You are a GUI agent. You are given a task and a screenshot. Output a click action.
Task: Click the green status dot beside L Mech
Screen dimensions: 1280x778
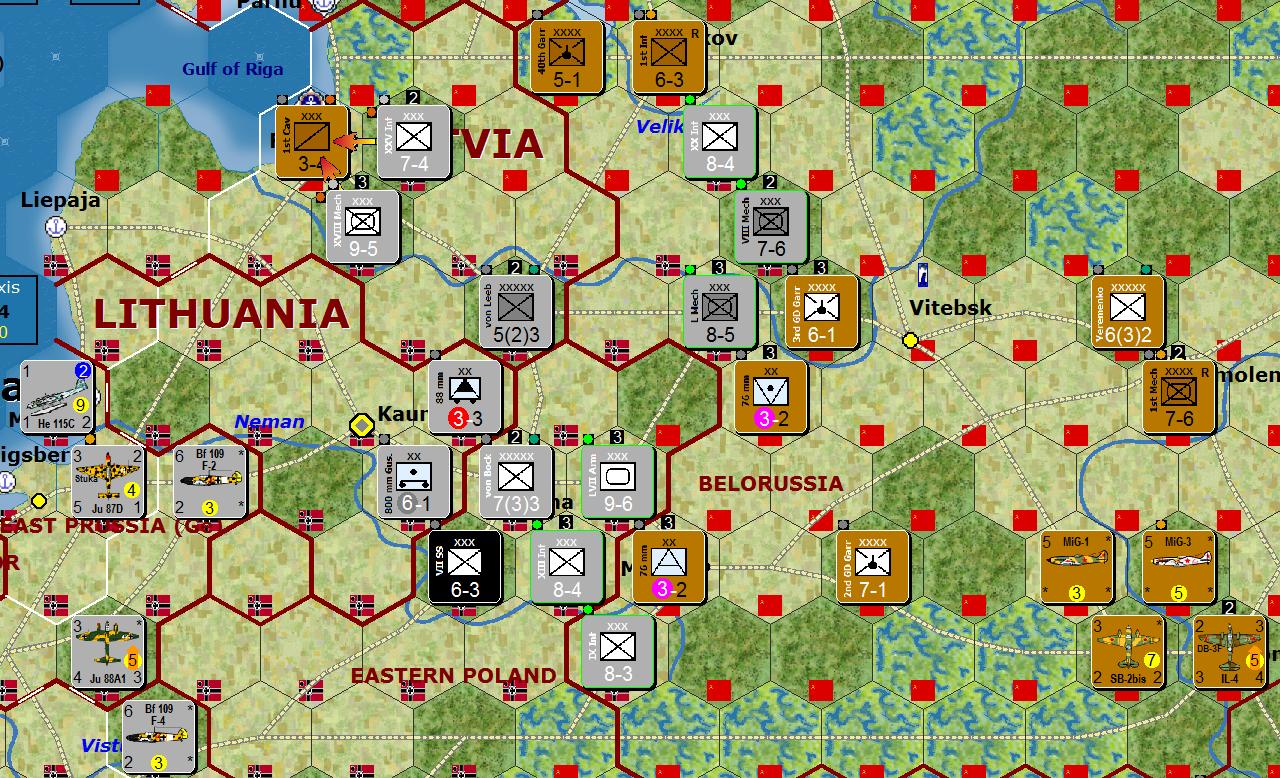(688, 270)
